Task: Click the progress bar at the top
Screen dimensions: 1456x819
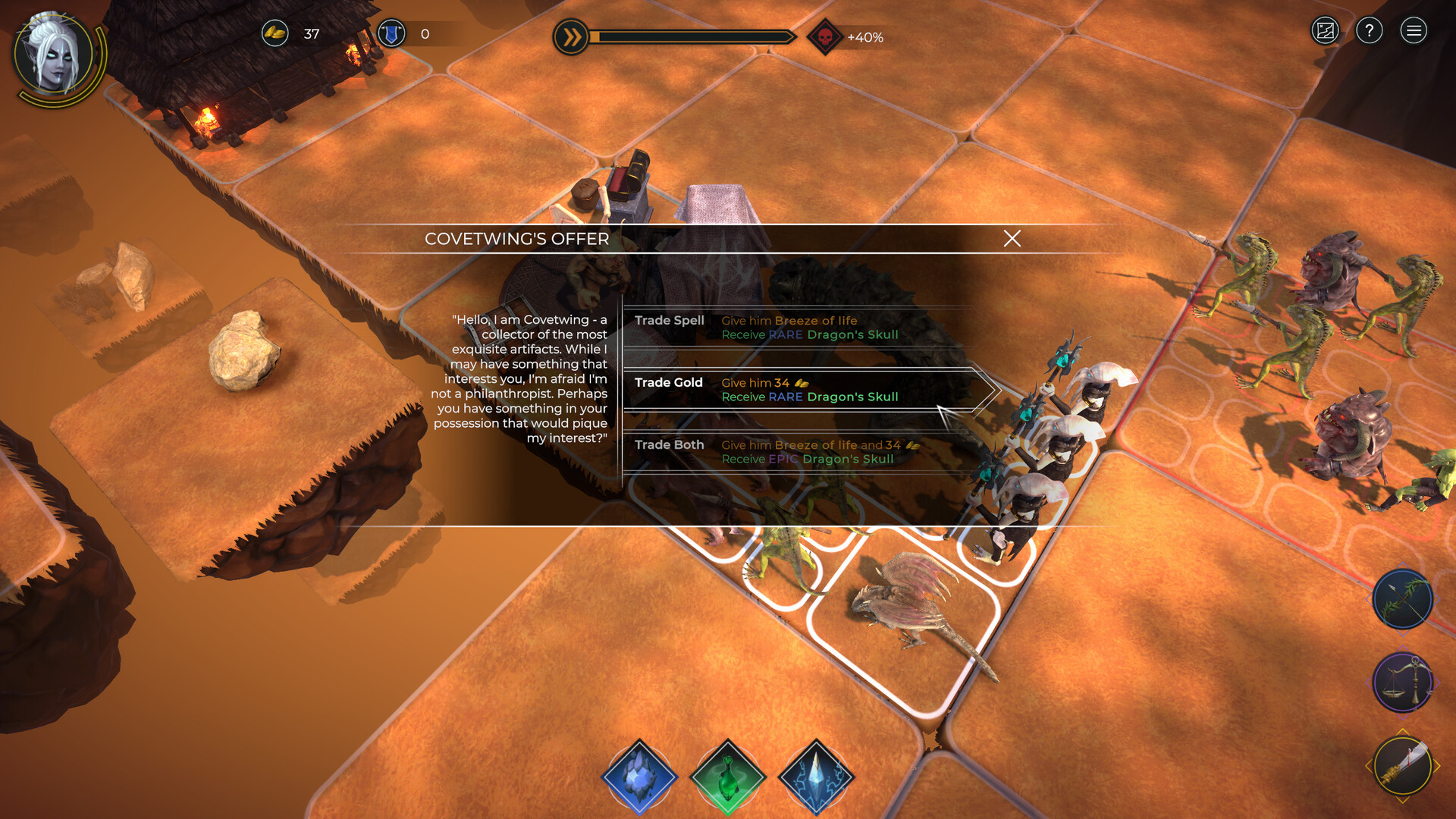Action: (694, 34)
